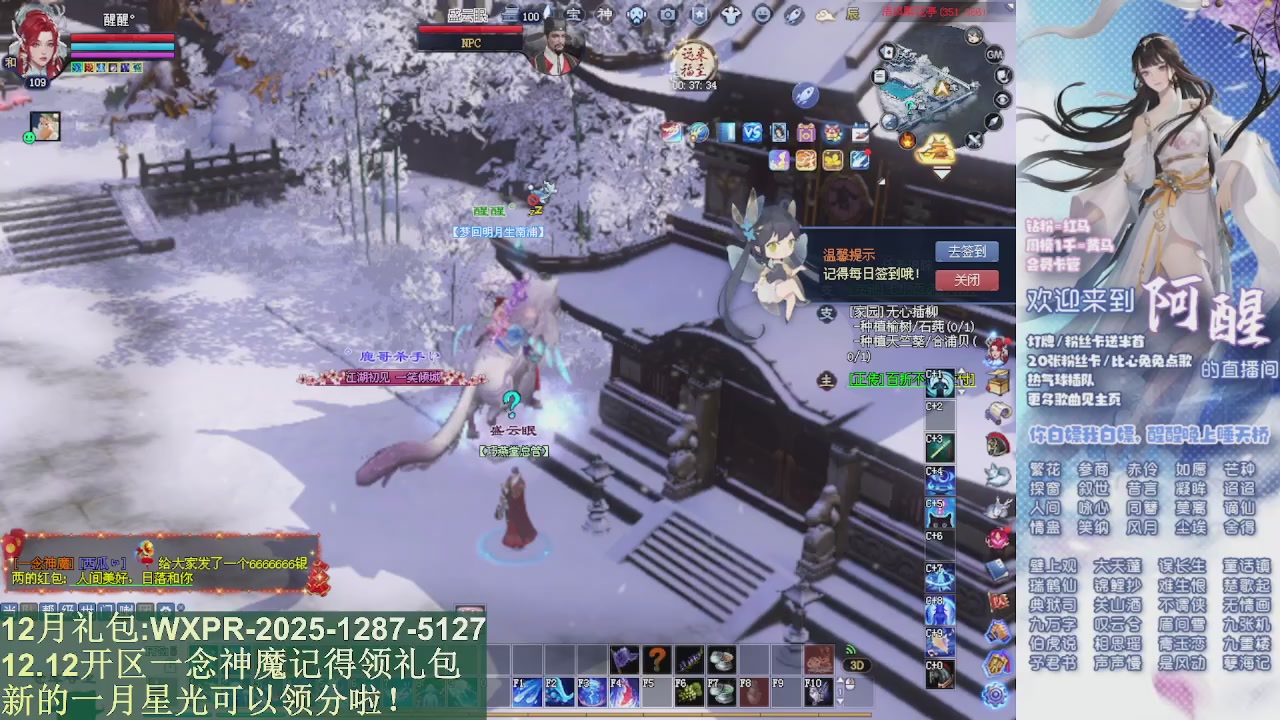Image resolution: width=1280 pixels, height=720 pixels.
Task: Click the 关闭 close button on the reminder popup
Action: point(966,281)
